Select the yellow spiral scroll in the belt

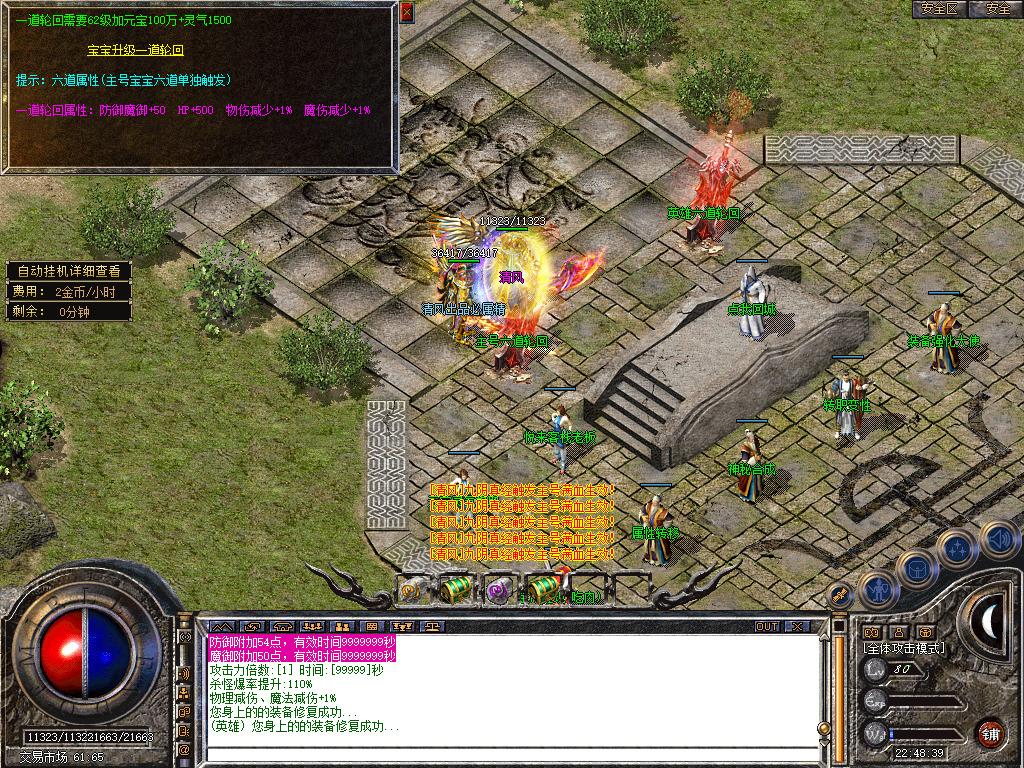tap(410, 591)
